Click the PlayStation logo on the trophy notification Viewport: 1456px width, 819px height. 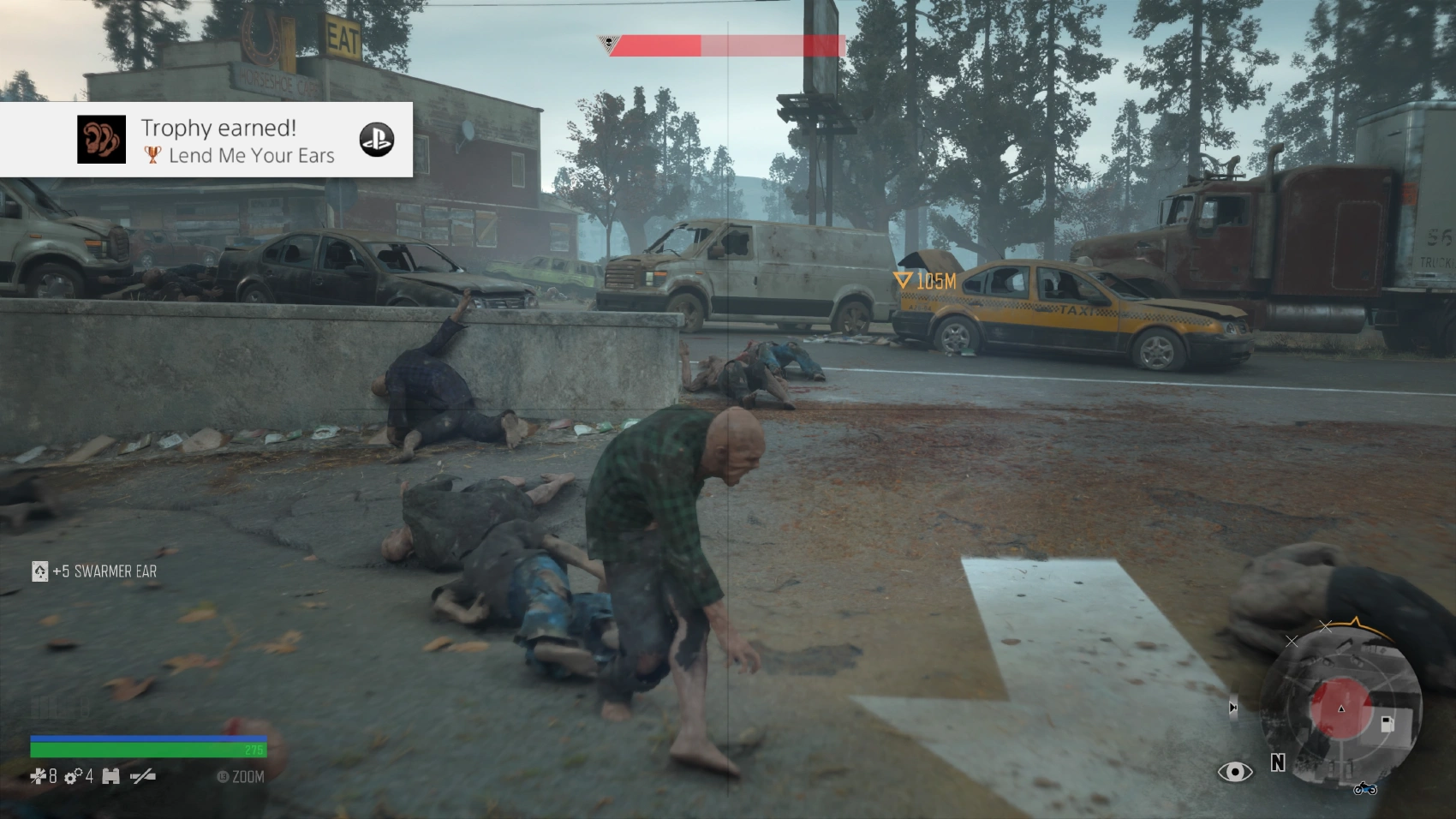376,140
